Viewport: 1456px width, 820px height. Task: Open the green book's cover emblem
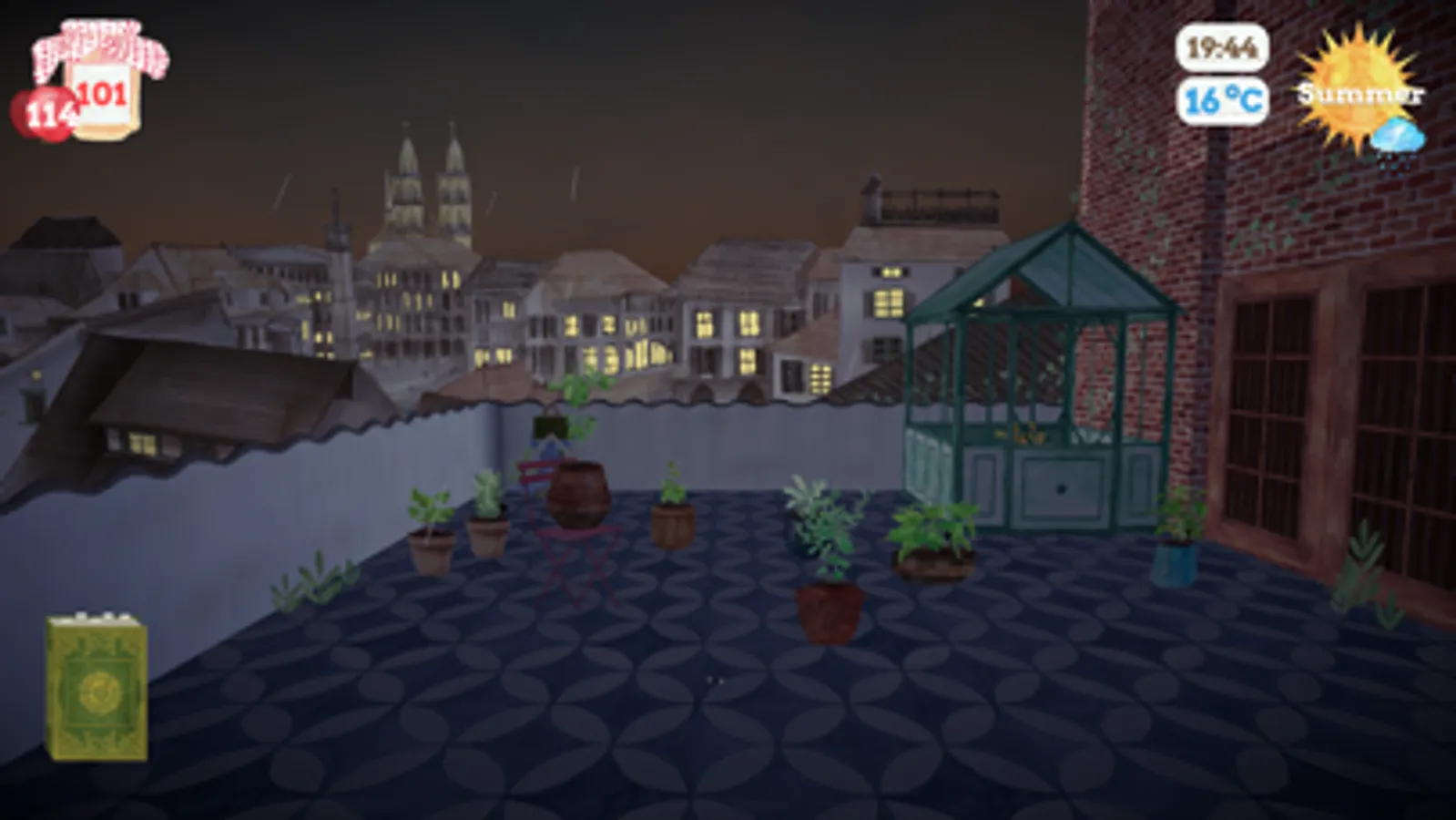click(96, 690)
